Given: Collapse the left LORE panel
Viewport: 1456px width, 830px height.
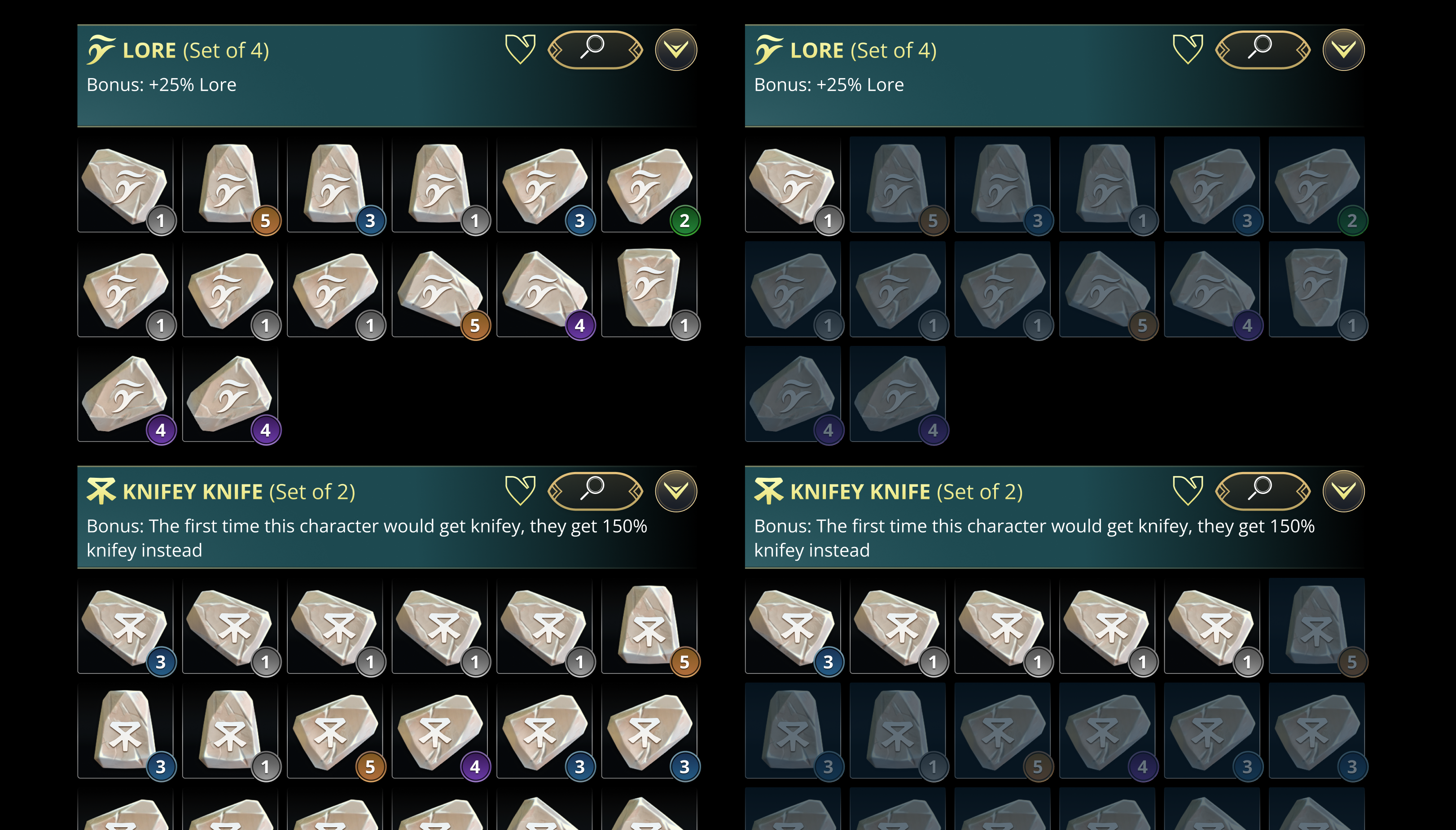Looking at the screenshot, I should pos(676,50).
